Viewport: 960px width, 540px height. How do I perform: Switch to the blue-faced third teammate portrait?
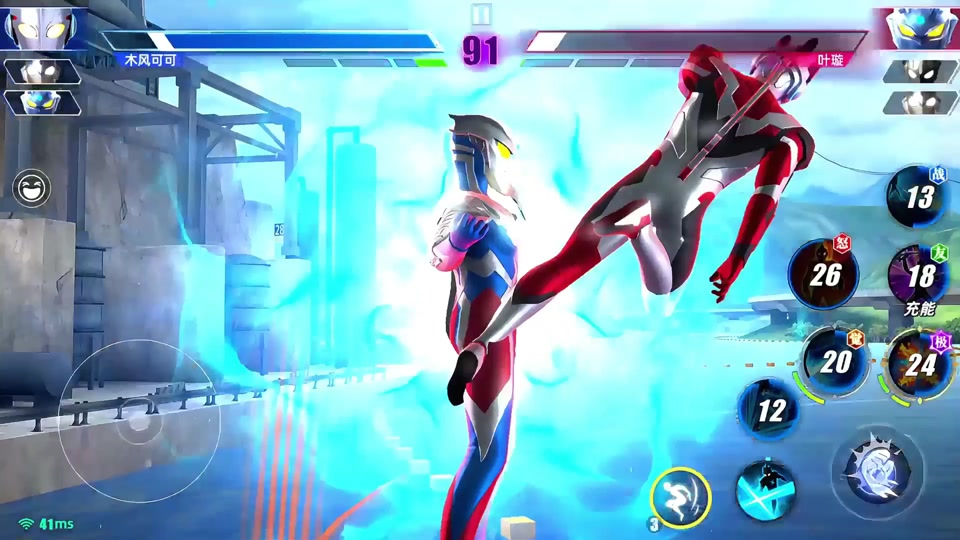tap(42, 103)
